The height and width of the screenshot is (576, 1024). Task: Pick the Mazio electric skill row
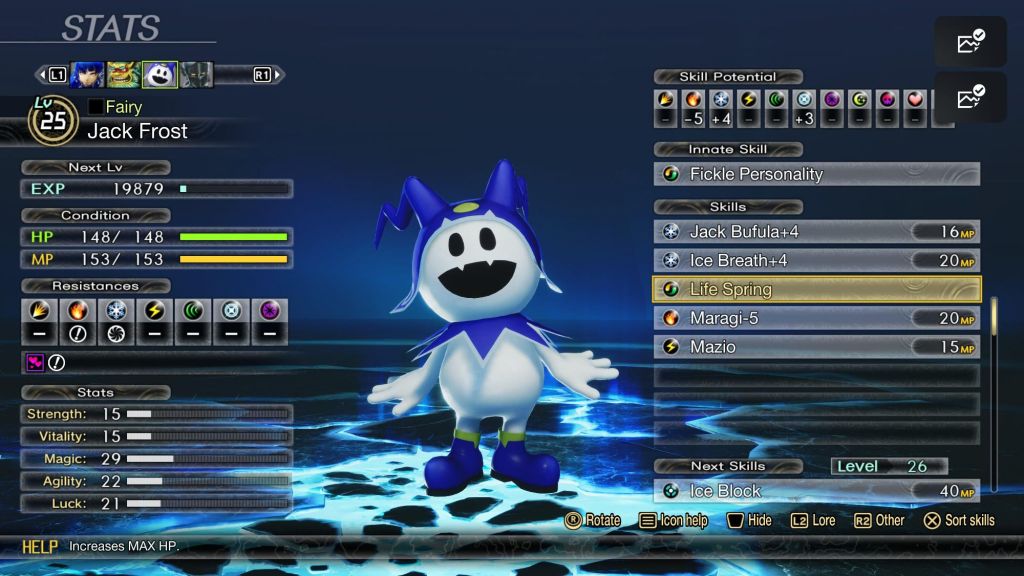pyautogui.click(x=816, y=347)
